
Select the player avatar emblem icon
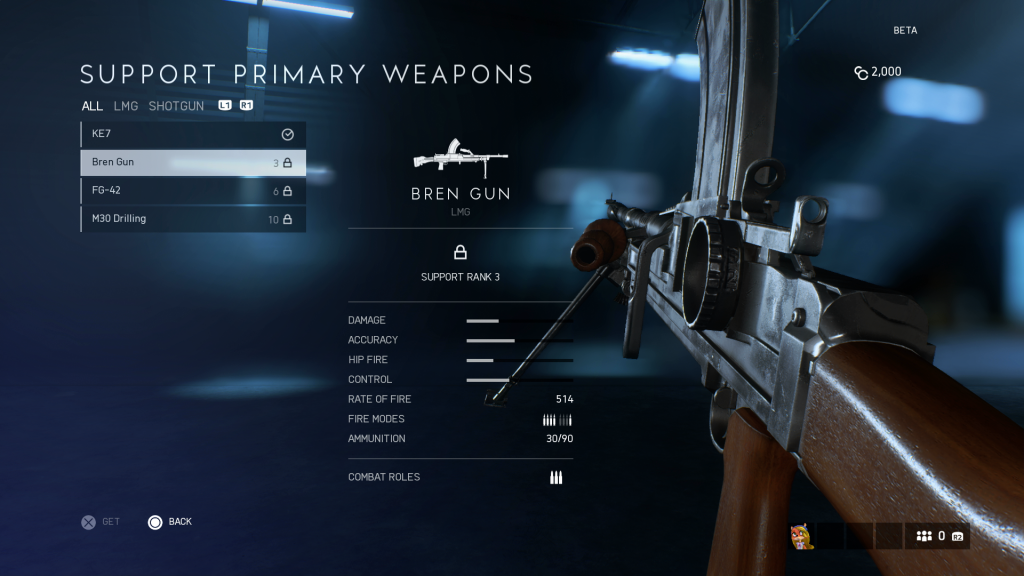pyautogui.click(x=801, y=536)
